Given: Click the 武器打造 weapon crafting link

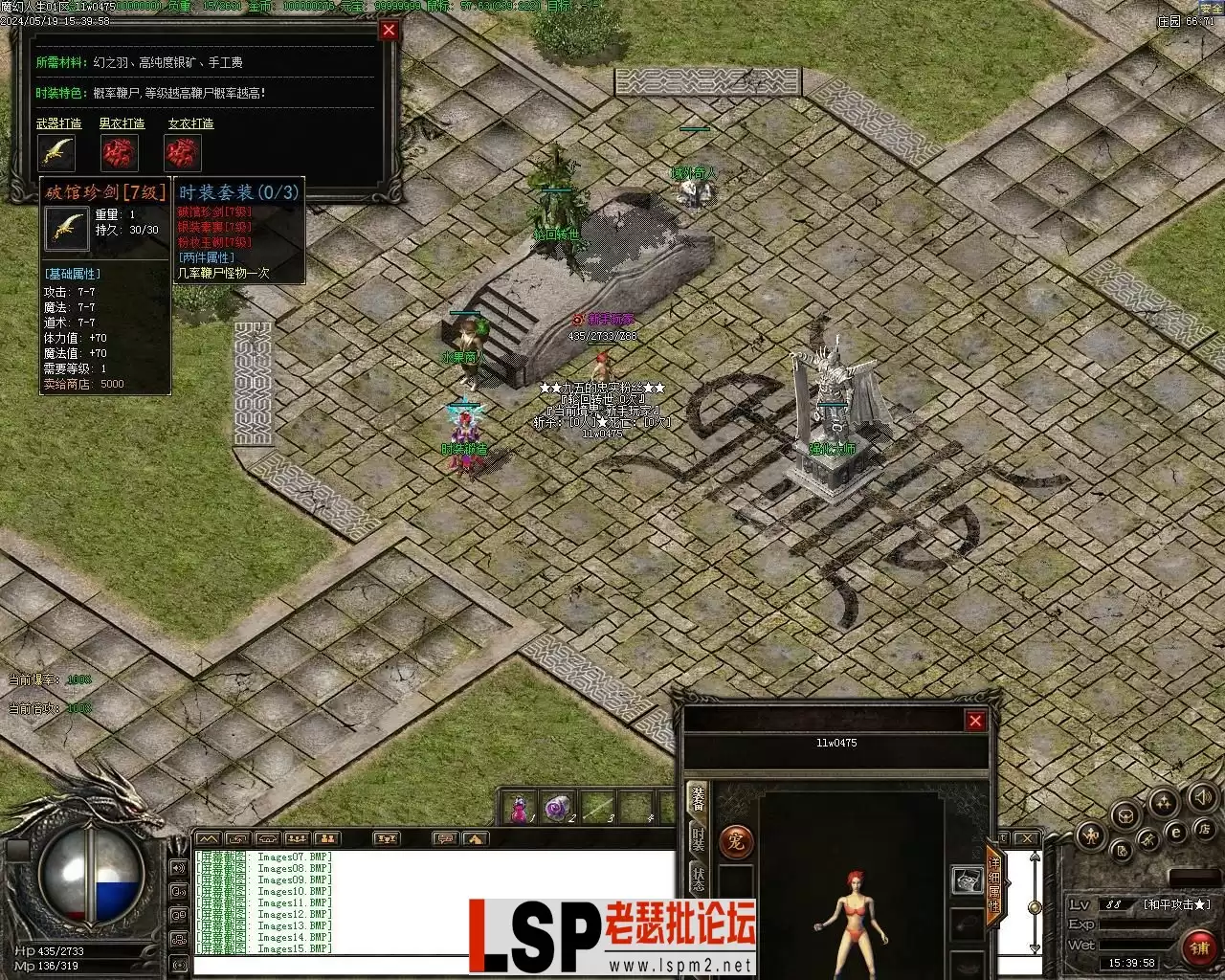Looking at the screenshot, I should pyautogui.click(x=59, y=123).
